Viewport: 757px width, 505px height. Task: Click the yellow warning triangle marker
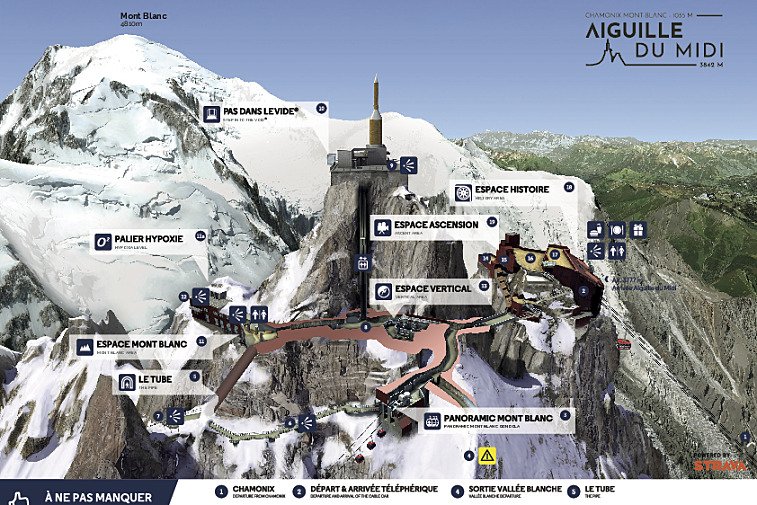[x=487, y=455]
